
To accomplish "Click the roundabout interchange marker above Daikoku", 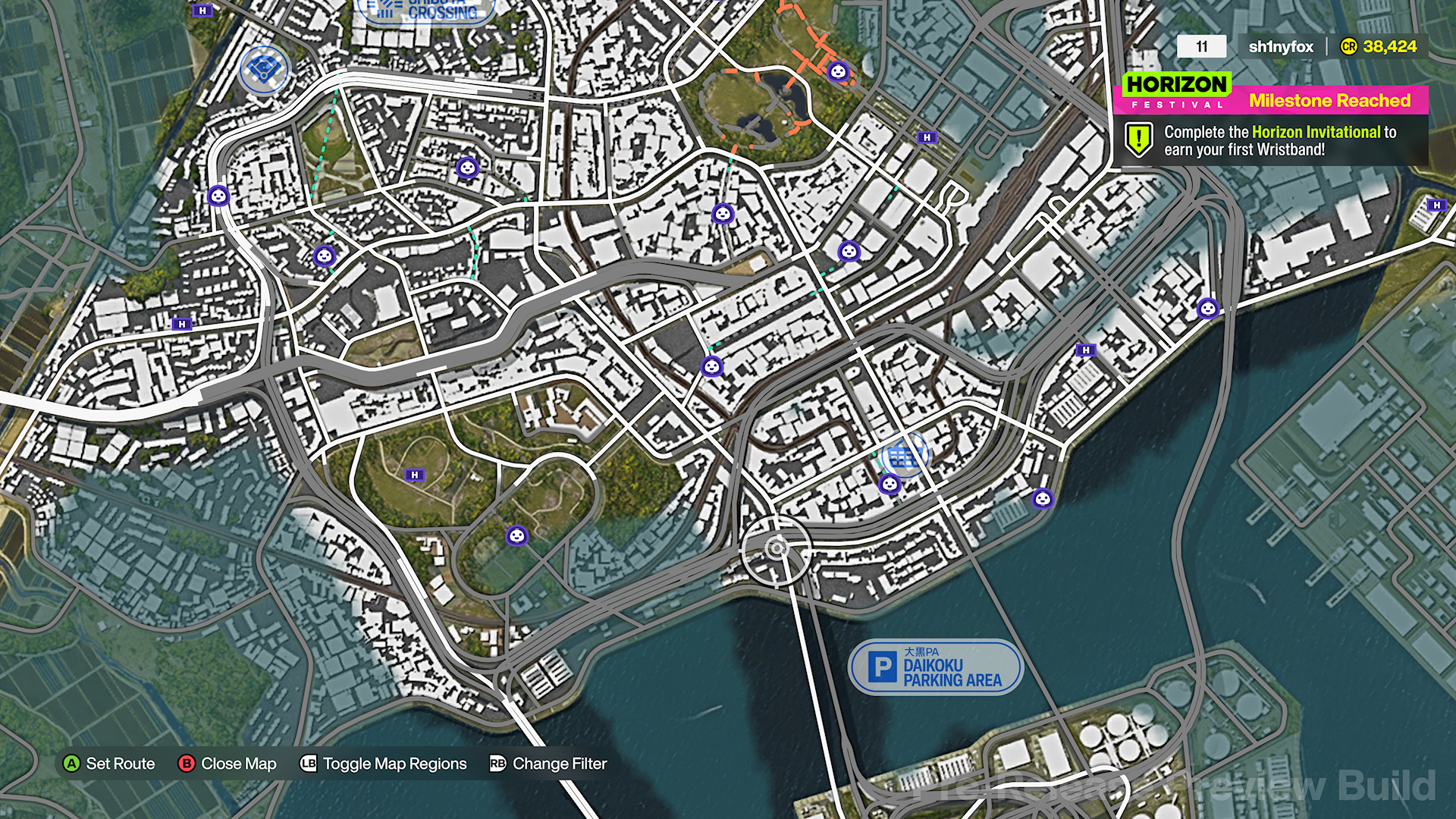I will point(778,548).
